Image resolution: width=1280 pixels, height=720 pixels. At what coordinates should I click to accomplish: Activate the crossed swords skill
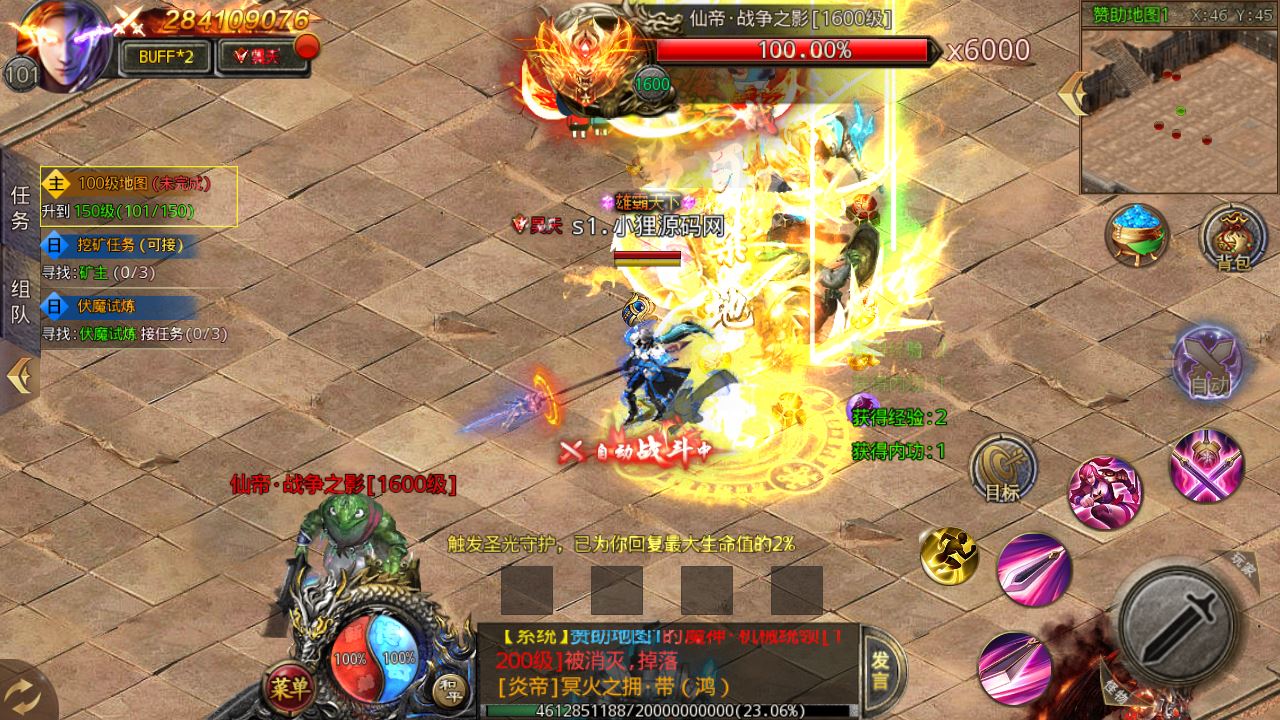[x=1207, y=466]
